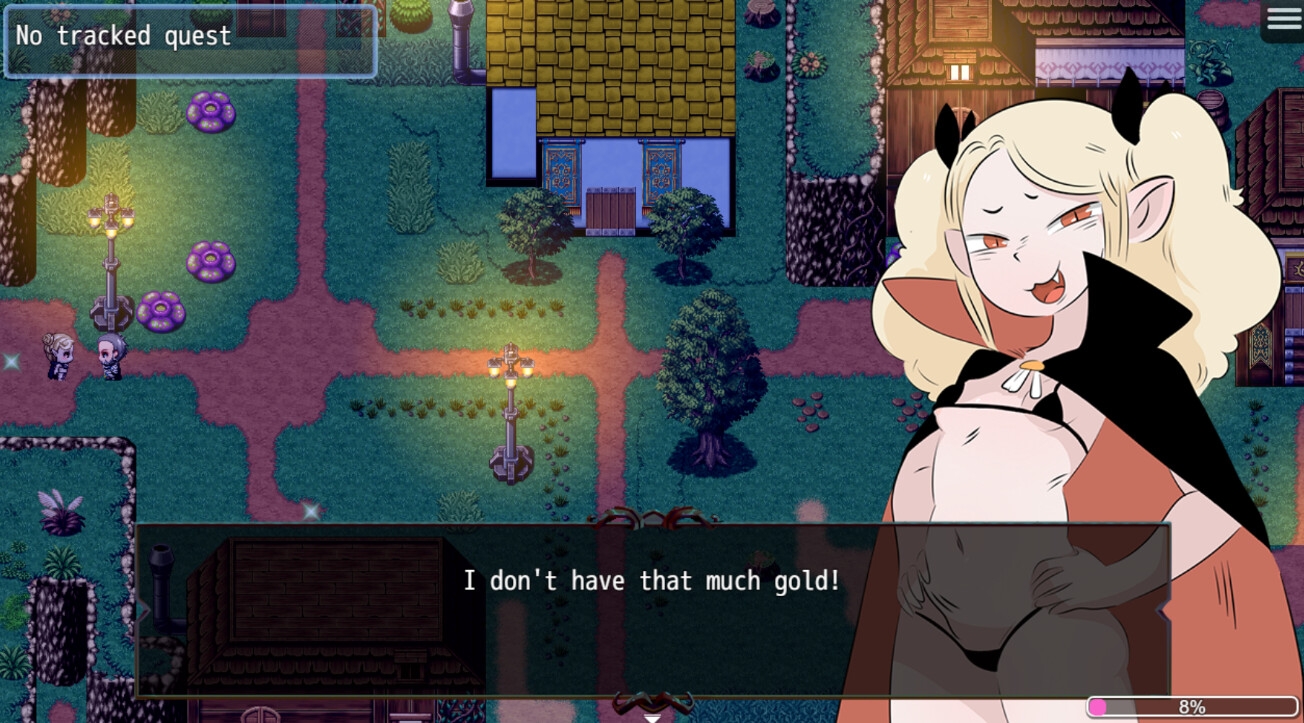Click the lit window of the brown house
The height and width of the screenshot is (723, 1304).
coord(959,70)
